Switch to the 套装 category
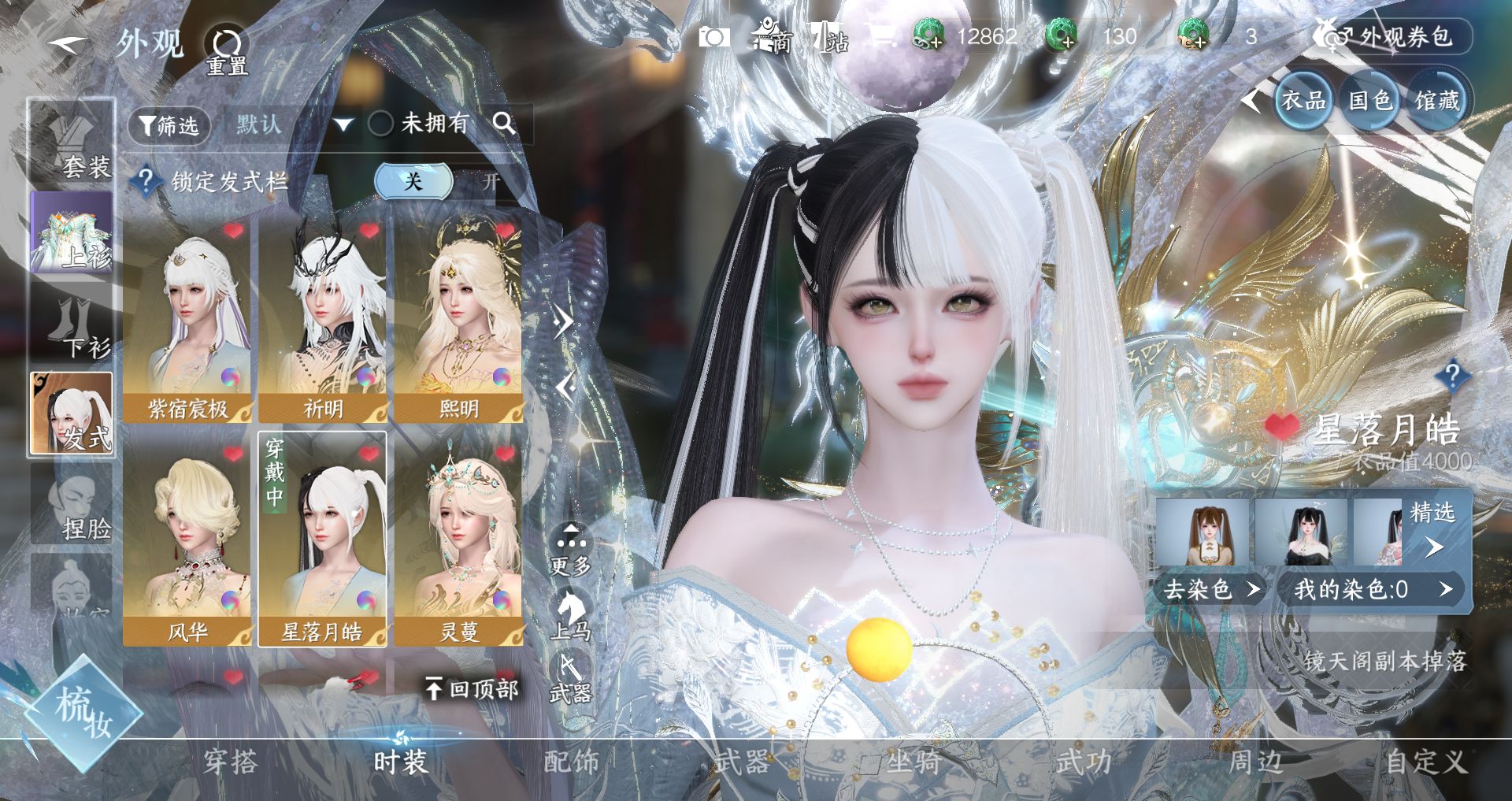The width and height of the screenshot is (1512, 801). pyautogui.click(x=73, y=143)
